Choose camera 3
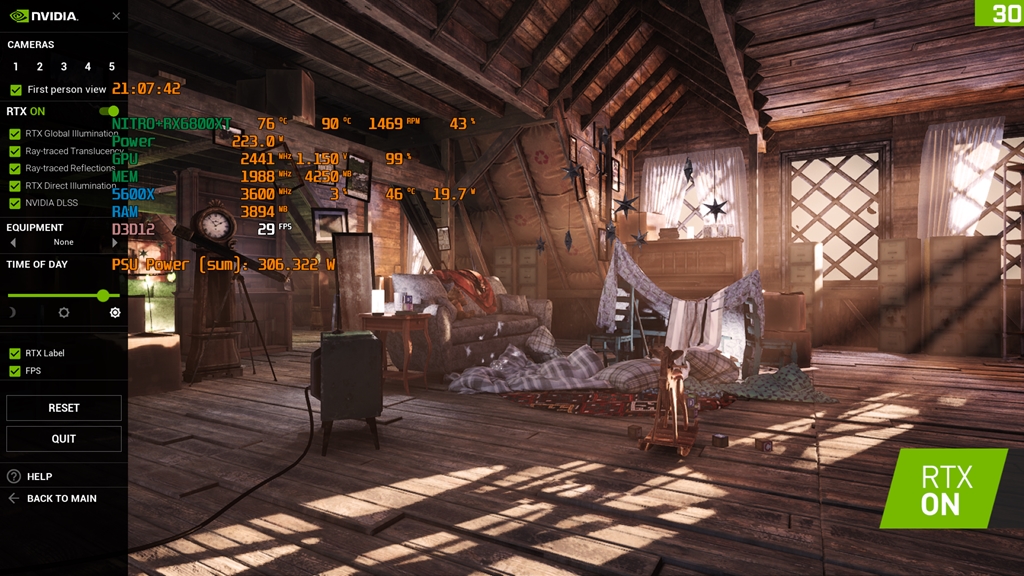 click(64, 67)
